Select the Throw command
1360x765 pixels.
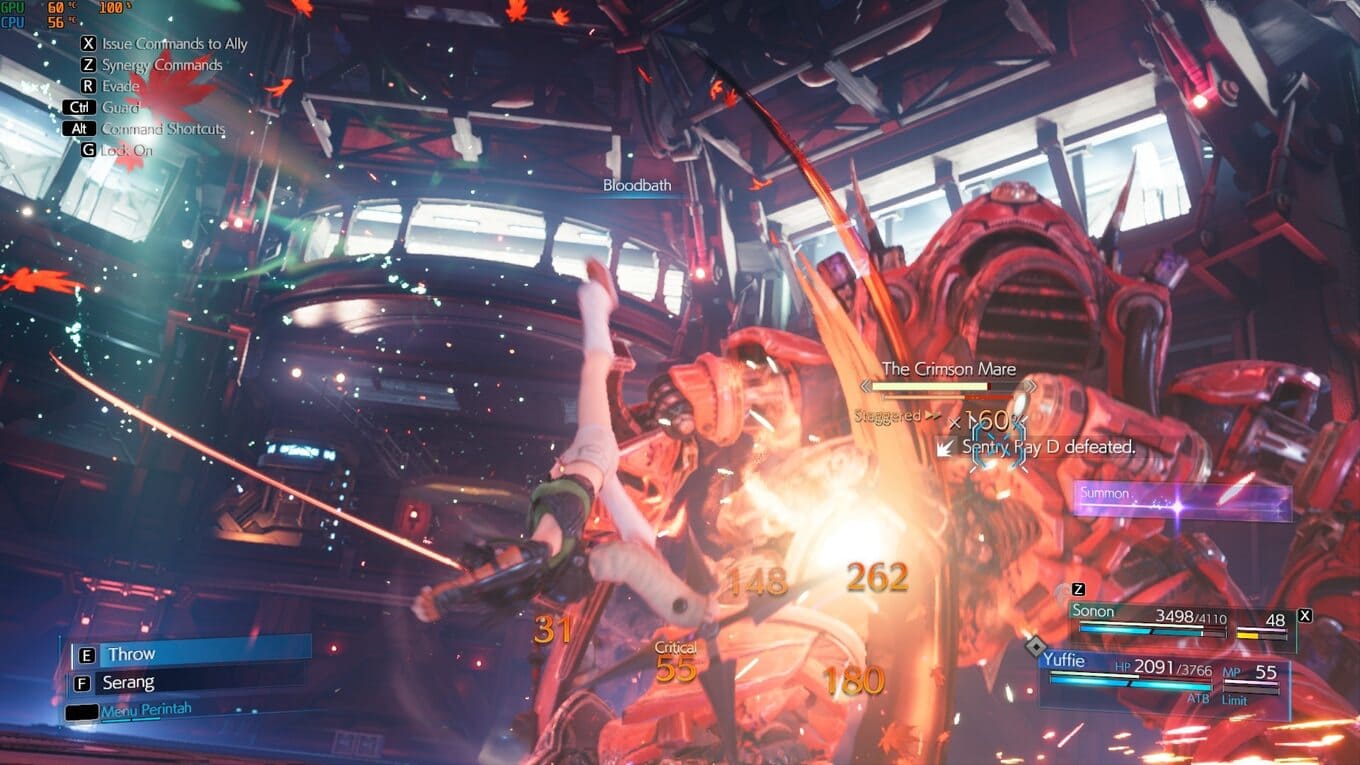[190, 654]
